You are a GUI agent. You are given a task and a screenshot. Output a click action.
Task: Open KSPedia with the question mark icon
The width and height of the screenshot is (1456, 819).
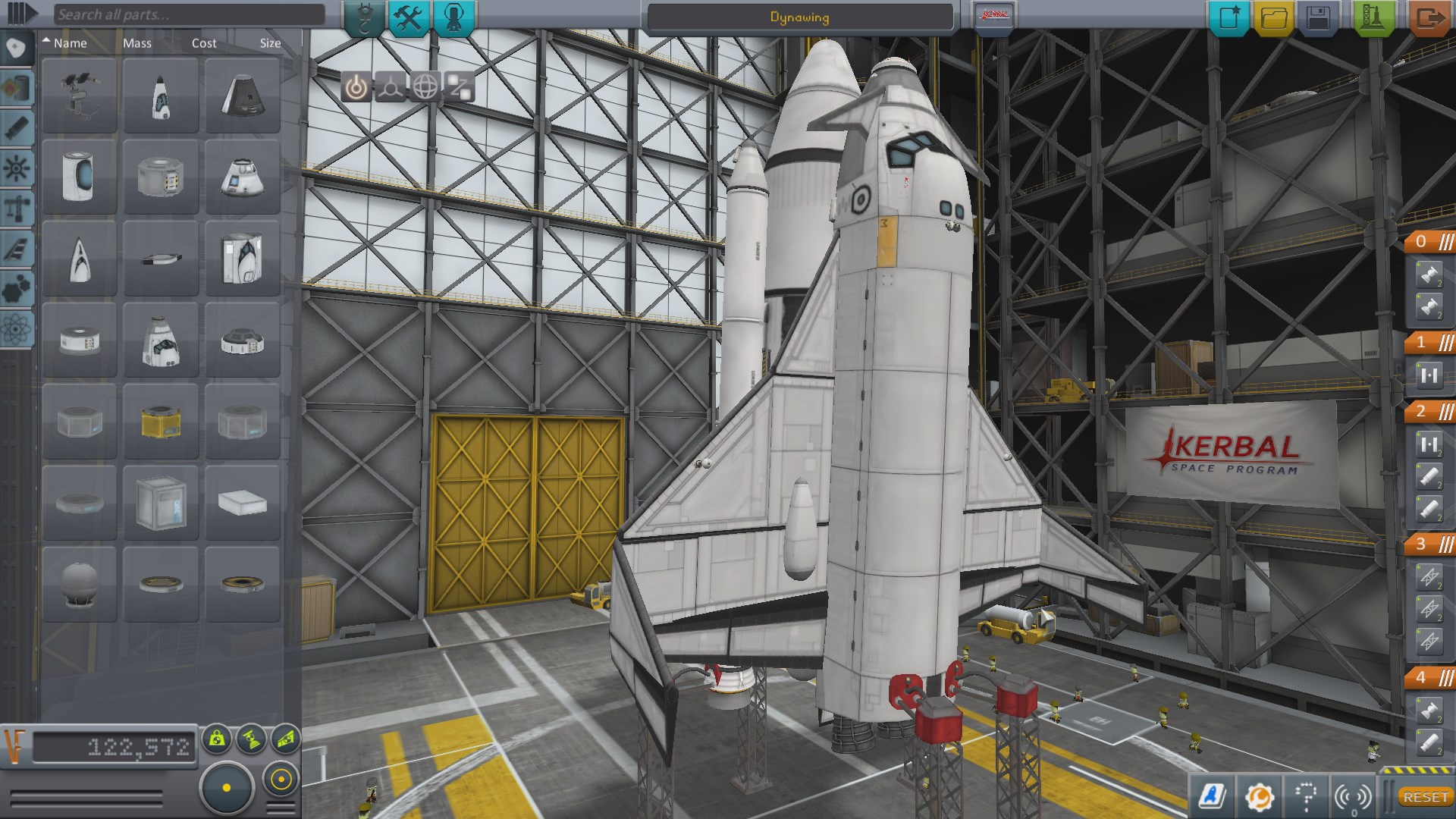[x=1303, y=796]
